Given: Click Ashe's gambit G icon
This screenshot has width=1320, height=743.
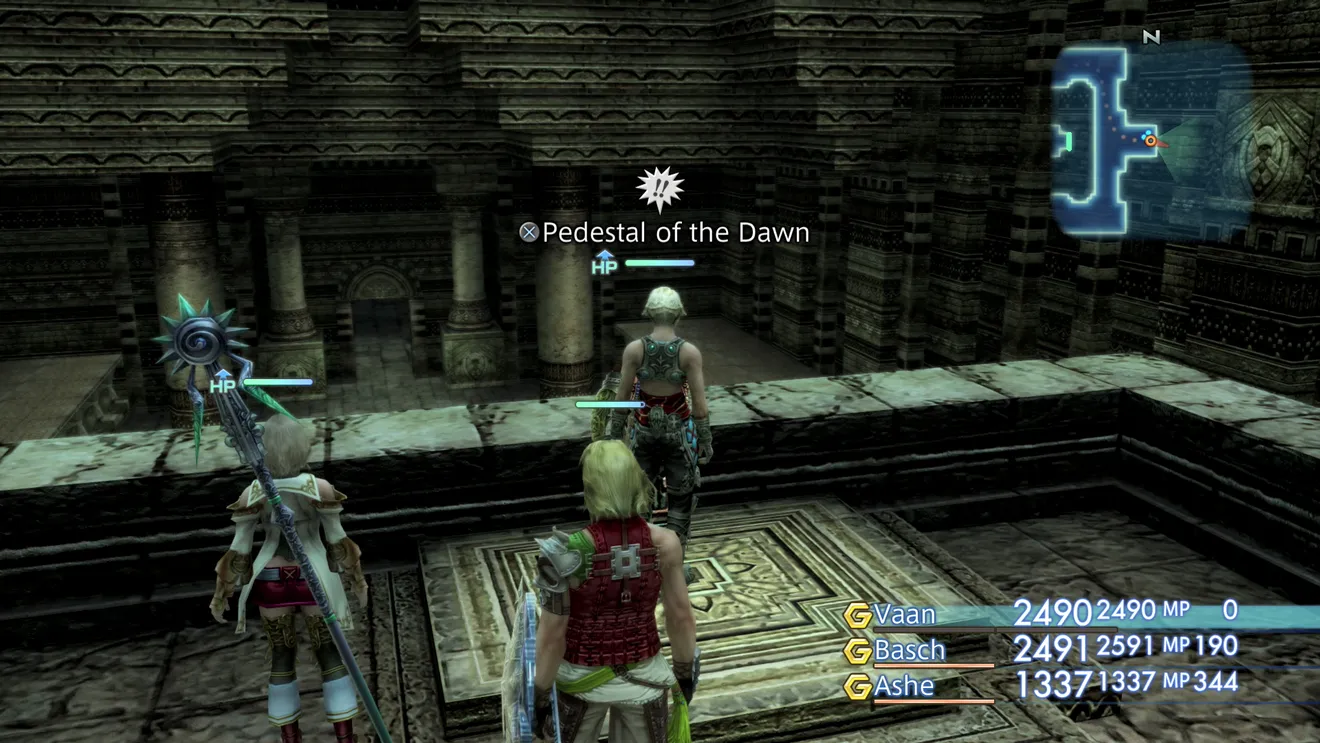Looking at the screenshot, I should point(857,687).
